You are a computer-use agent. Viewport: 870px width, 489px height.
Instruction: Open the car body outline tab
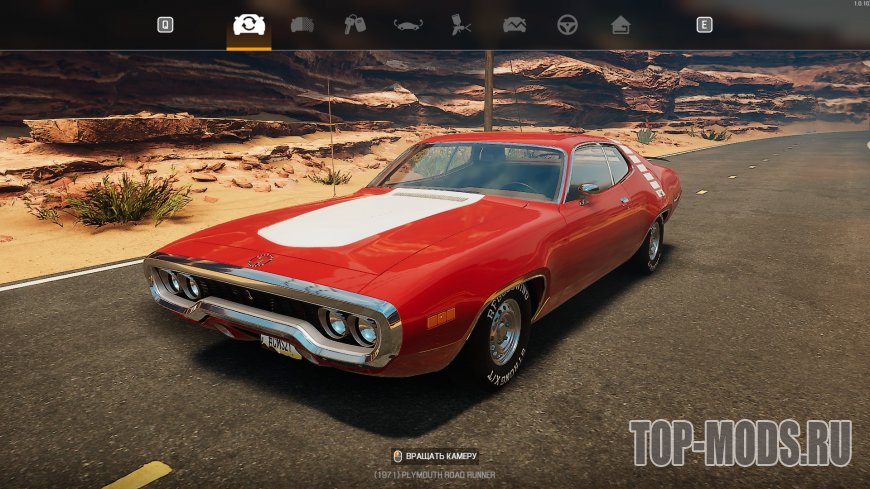(408, 25)
